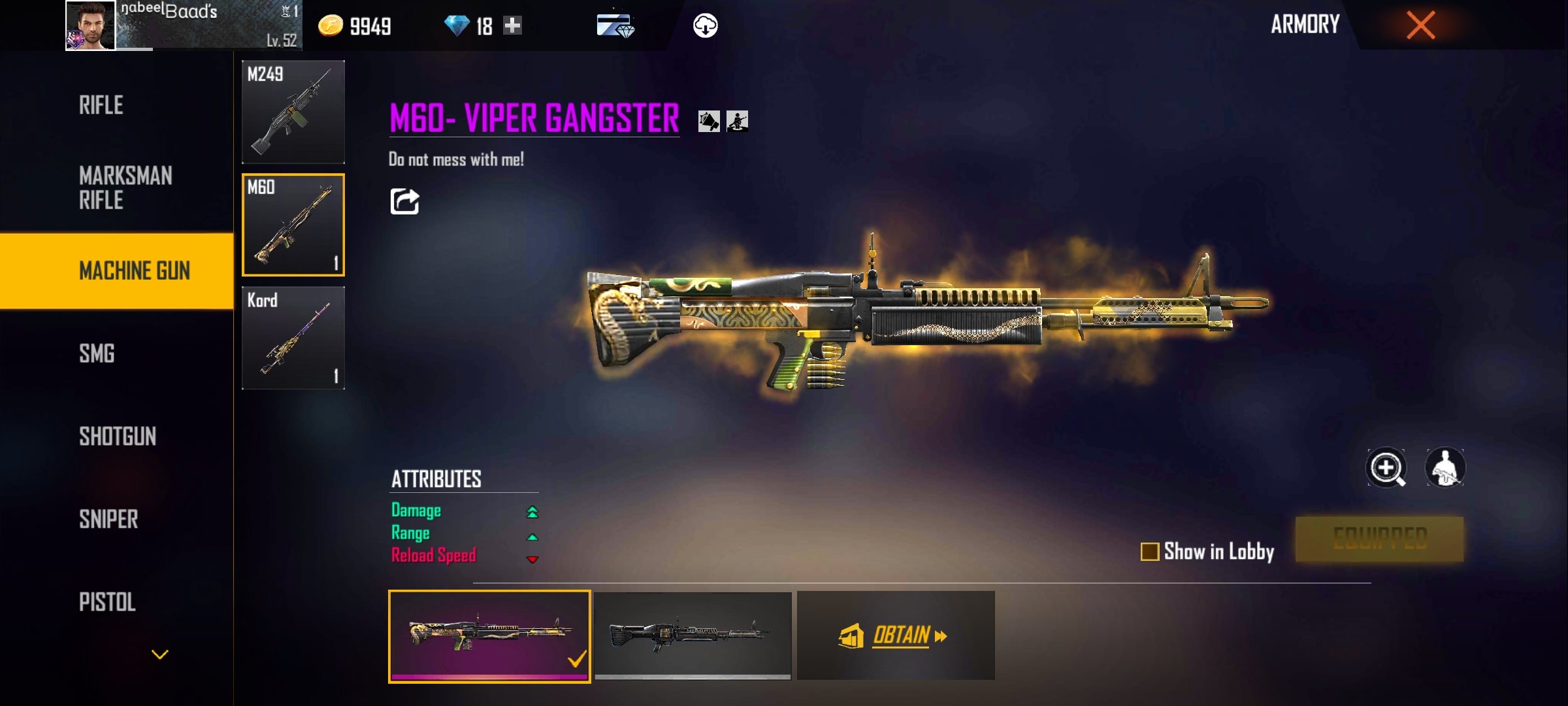Add diamonds with the plus button
Viewport: 1568px width, 706px height.
click(513, 25)
